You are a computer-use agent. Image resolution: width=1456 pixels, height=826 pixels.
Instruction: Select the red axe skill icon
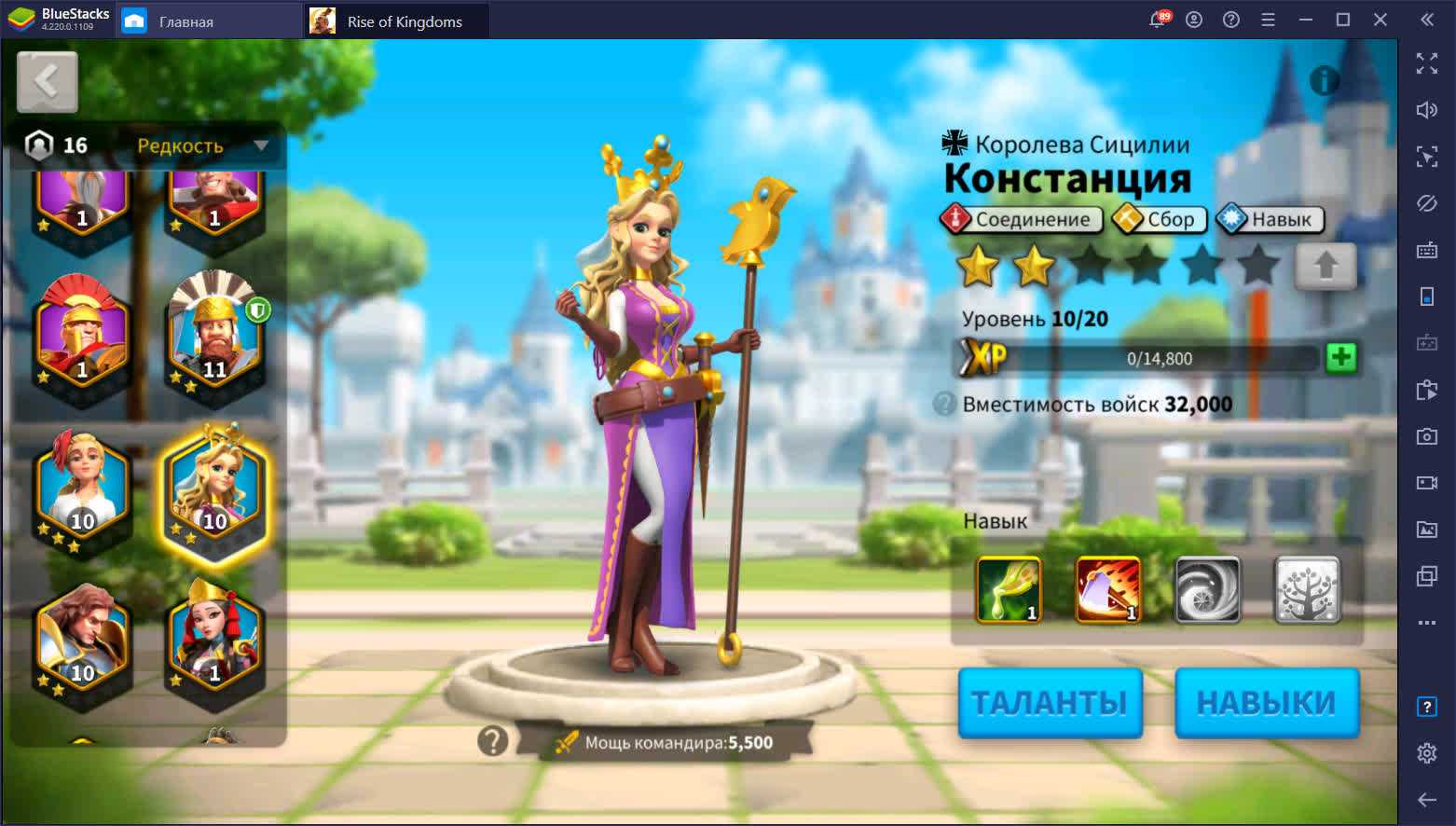1107,589
